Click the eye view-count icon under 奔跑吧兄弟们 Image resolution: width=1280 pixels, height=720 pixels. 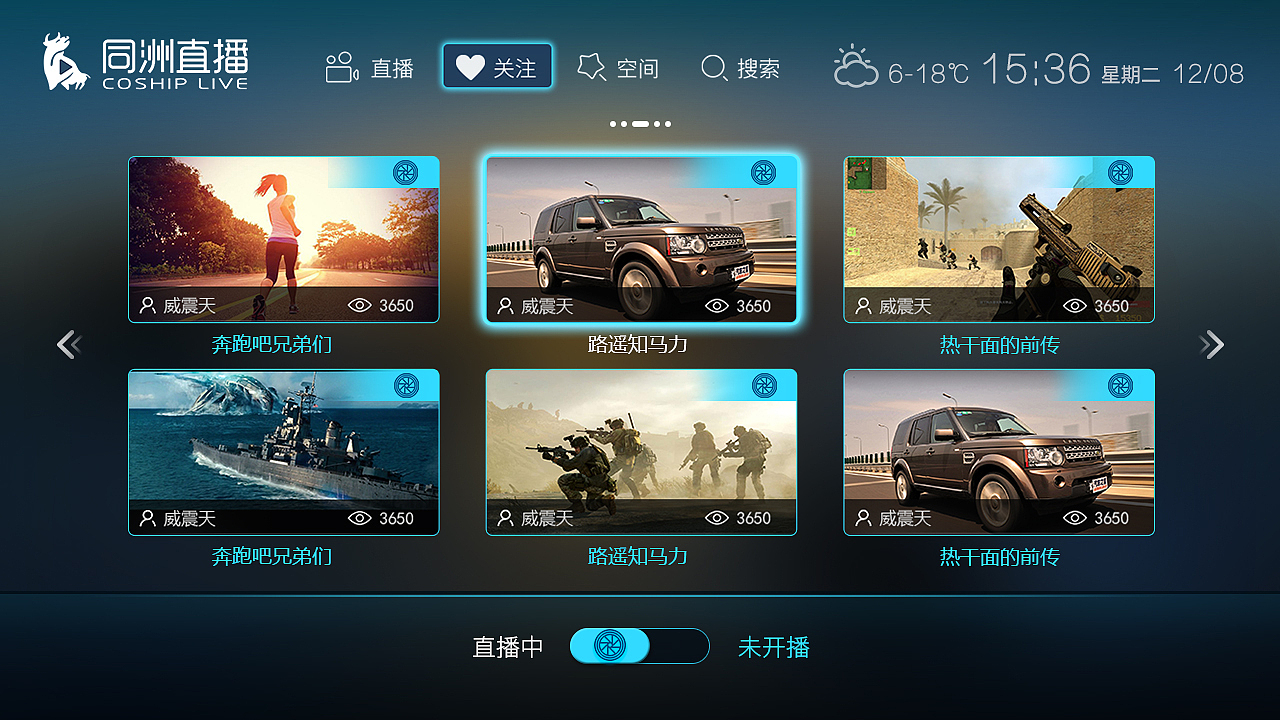(360, 306)
